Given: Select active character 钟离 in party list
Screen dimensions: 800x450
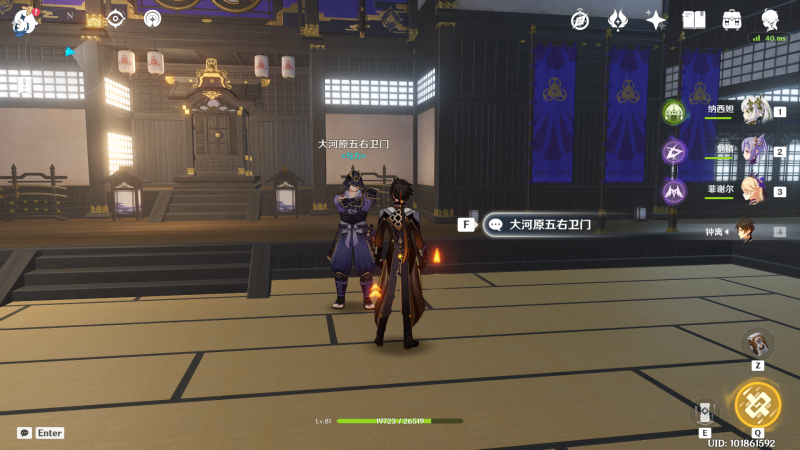Looking at the screenshot, I should point(745,232).
